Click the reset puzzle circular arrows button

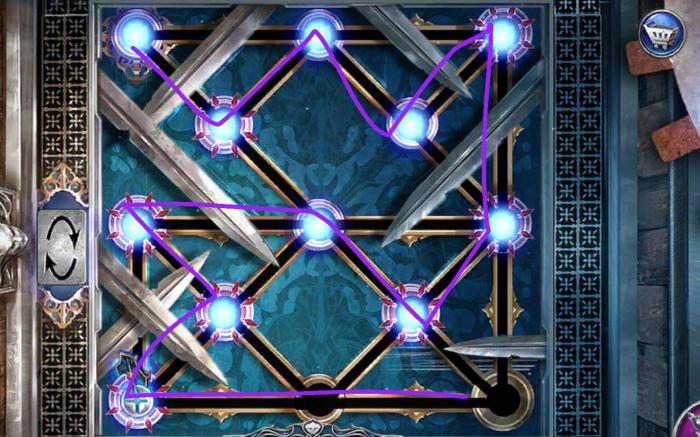63,246
